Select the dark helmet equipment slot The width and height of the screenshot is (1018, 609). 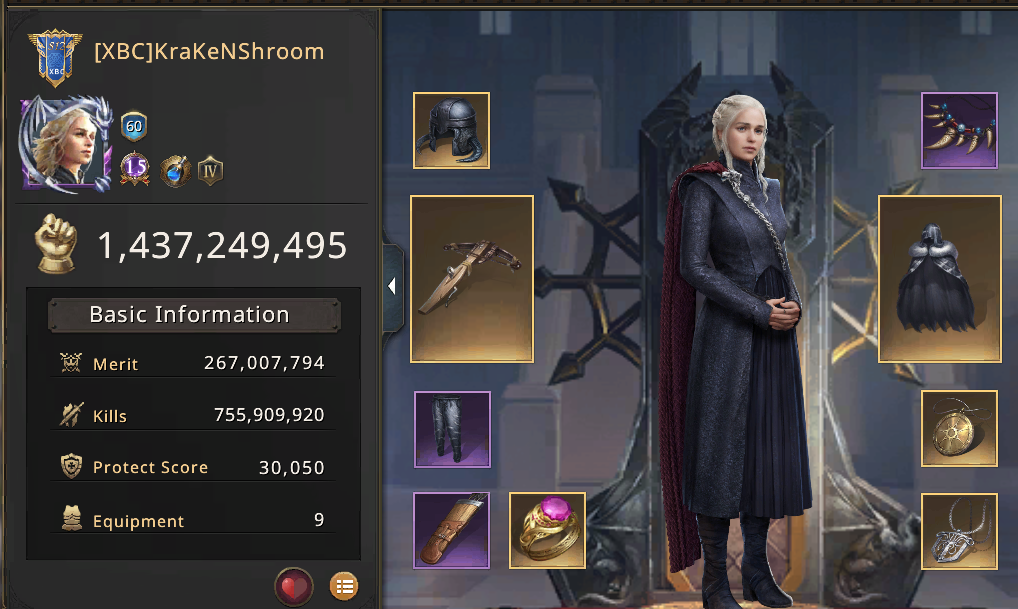451,131
